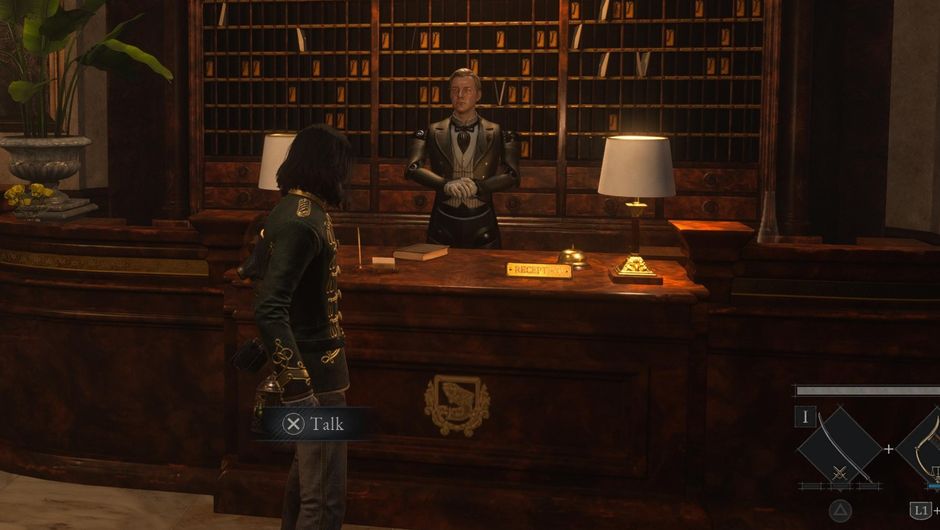Click the weapon set number I indicator

806,417
